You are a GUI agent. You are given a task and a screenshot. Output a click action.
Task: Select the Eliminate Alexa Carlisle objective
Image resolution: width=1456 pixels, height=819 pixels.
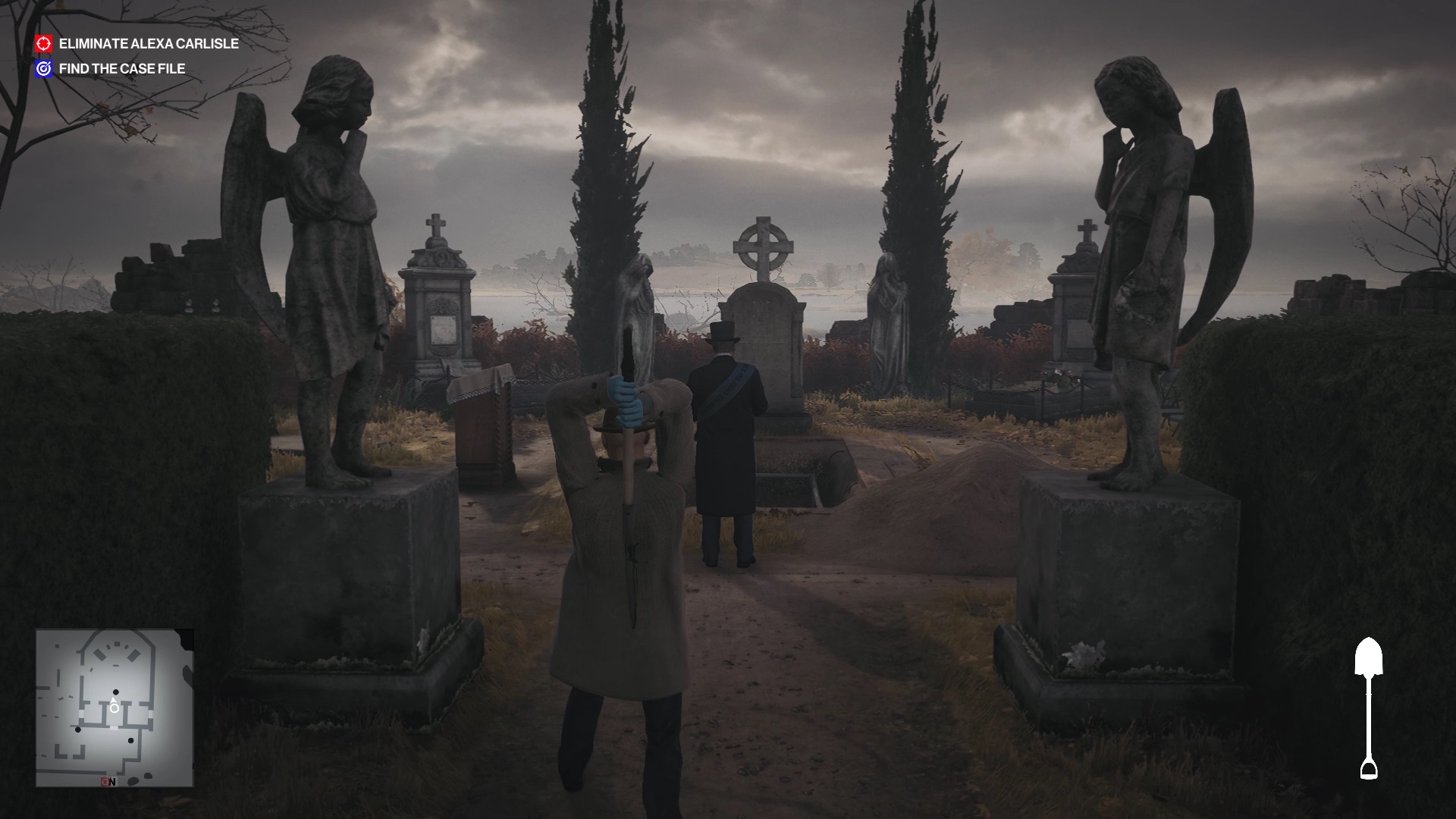point(149,44)
